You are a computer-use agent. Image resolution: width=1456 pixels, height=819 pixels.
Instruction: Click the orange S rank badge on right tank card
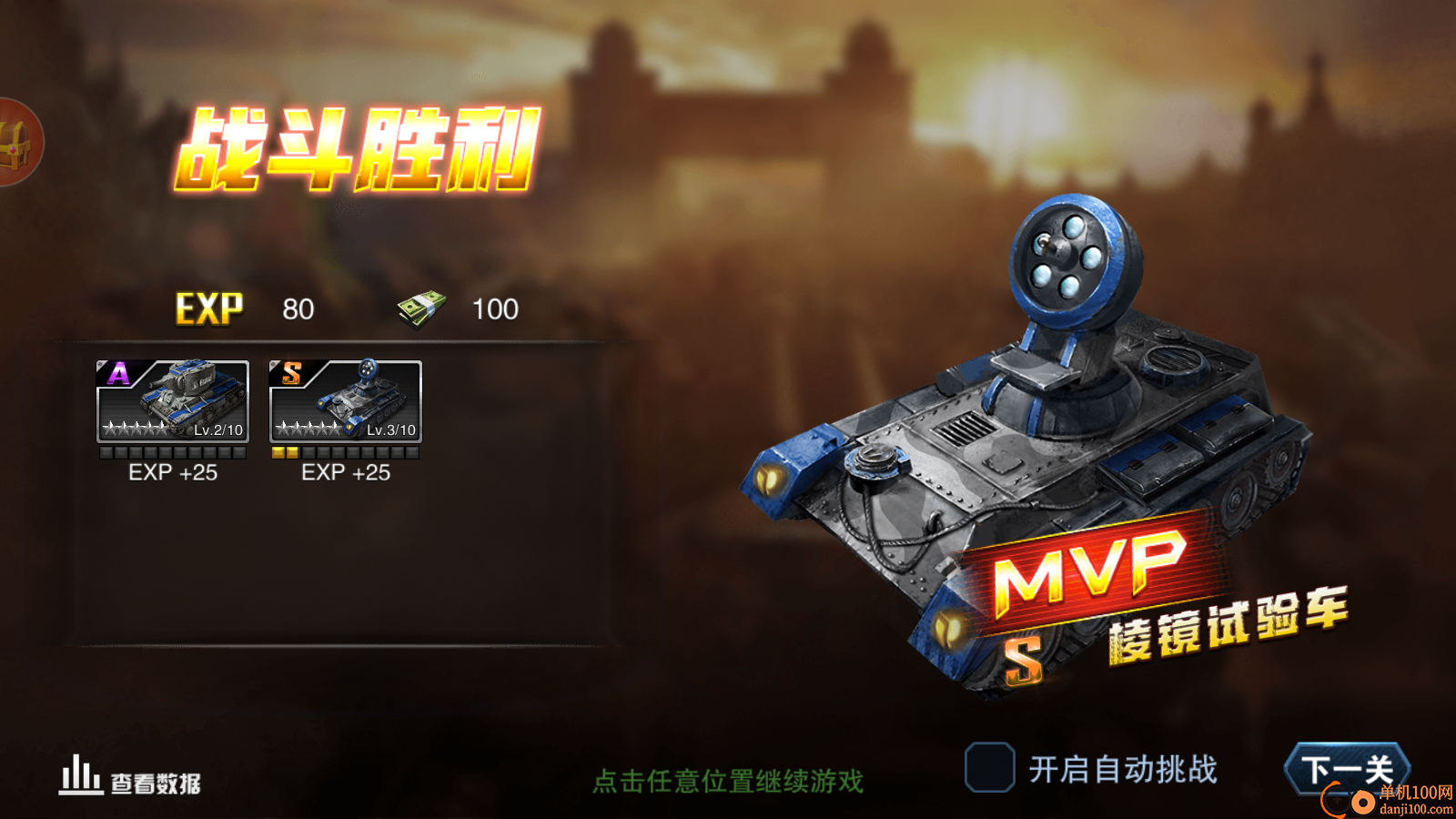point(290,371)
